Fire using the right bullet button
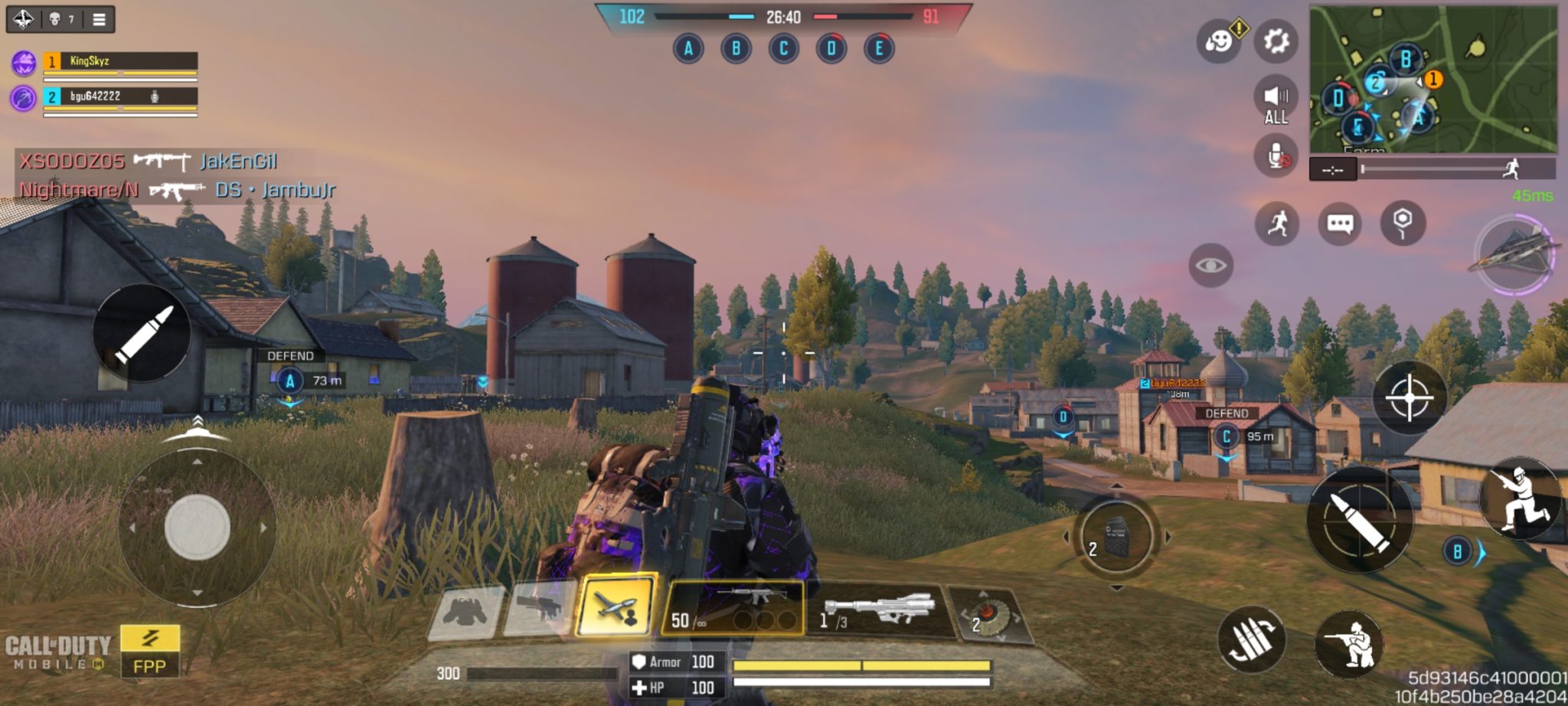This screenshot has height=706, width=1568. click(1360, 520)
